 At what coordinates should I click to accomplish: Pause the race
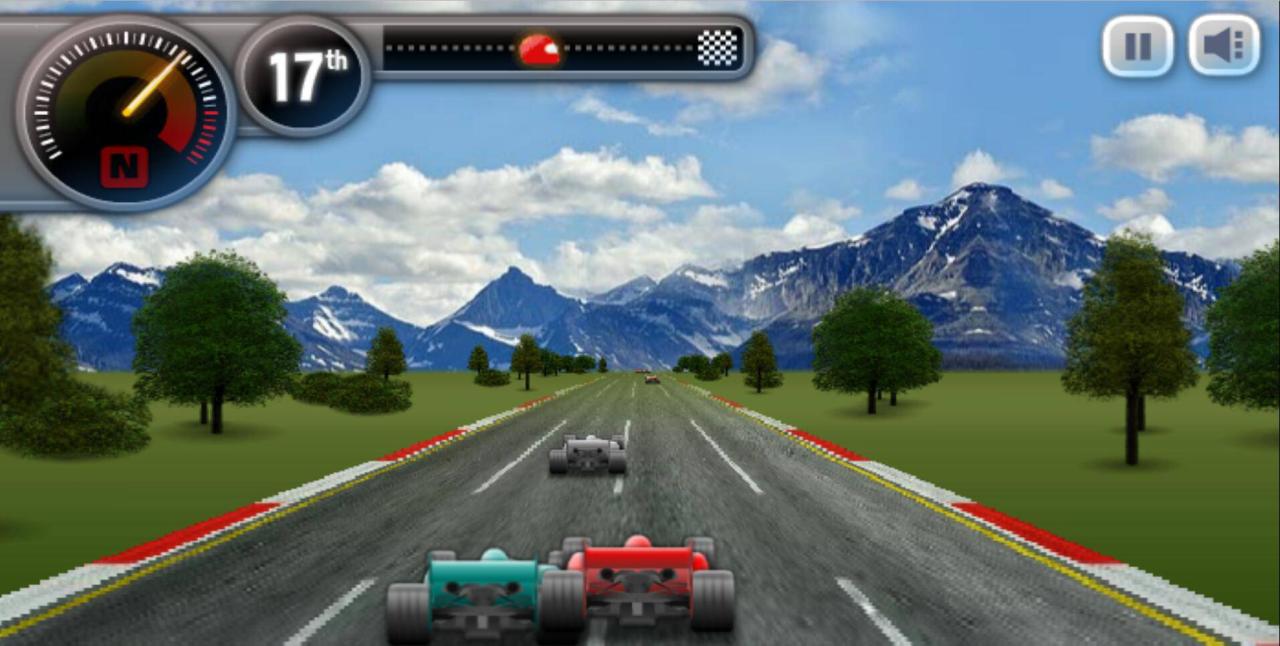[x=1137, y=46]
